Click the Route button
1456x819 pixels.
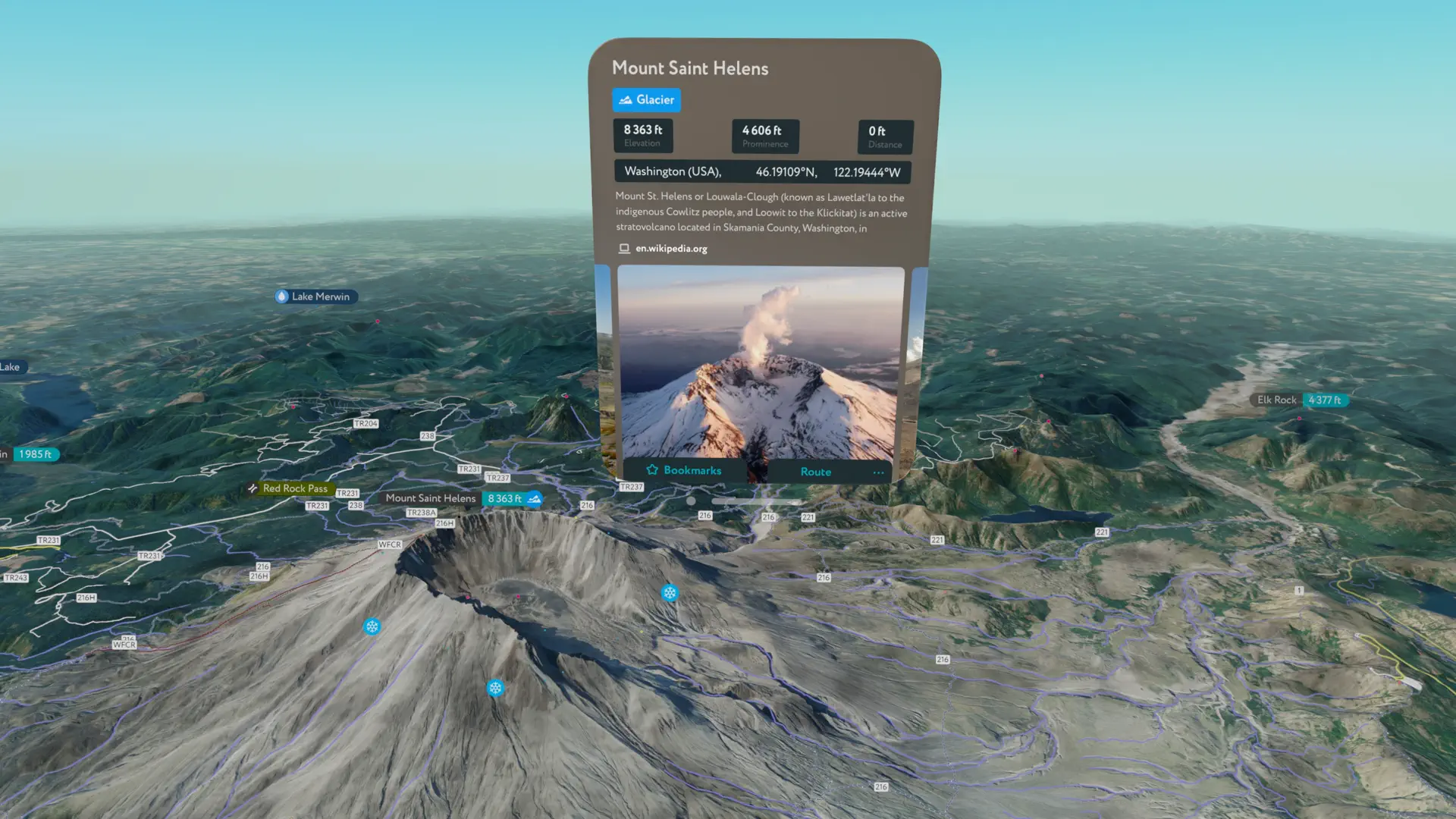click(x=815, y=471)
